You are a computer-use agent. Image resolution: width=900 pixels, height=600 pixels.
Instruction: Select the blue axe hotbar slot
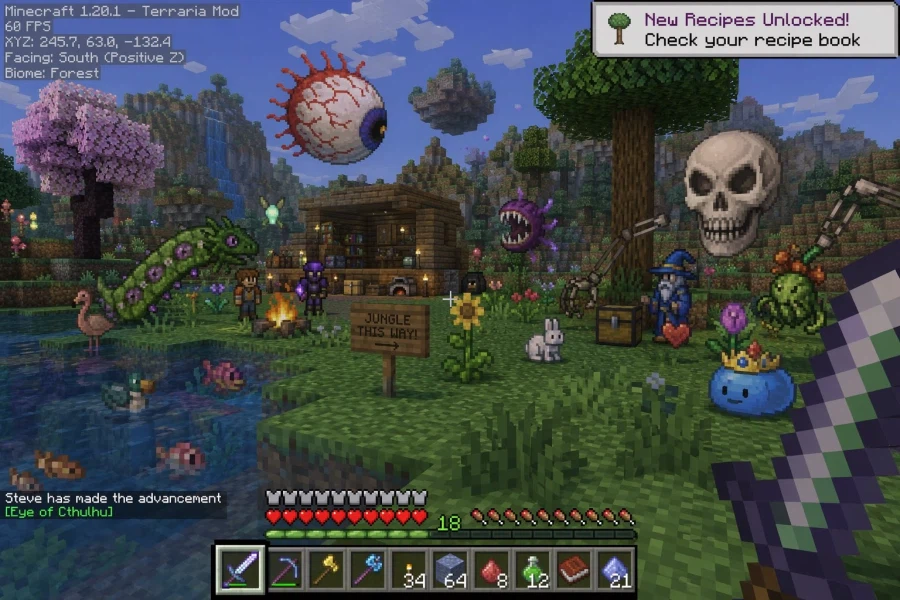click(367, 569)
